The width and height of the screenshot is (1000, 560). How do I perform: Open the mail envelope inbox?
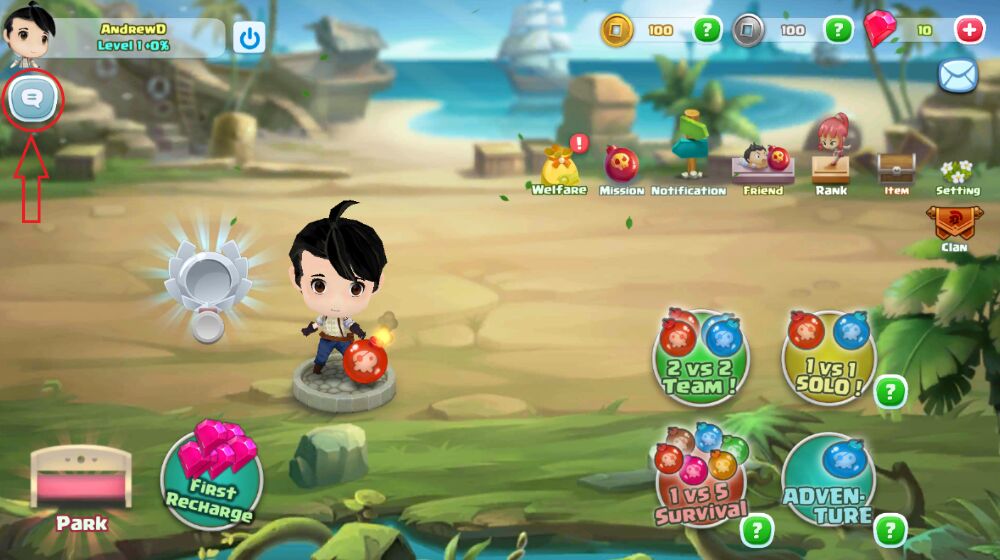(x=957, y=76)
